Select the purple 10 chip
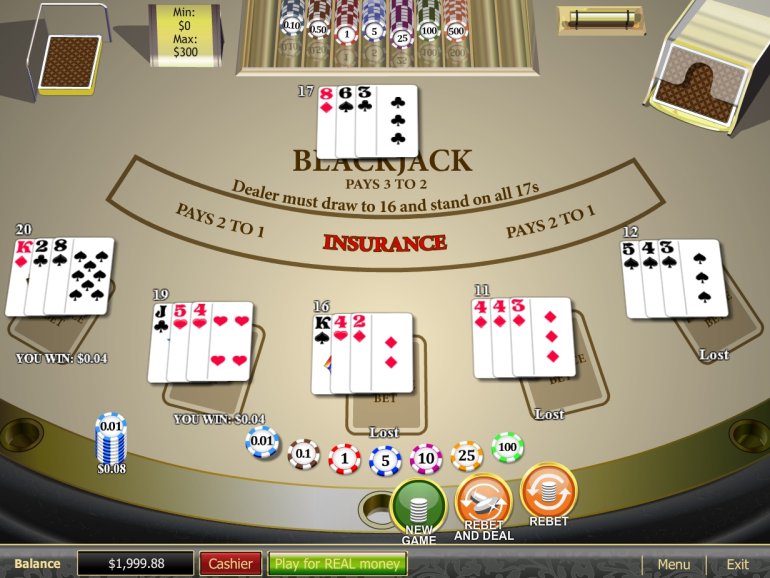 pyautogui.click(x=426, y=459)
